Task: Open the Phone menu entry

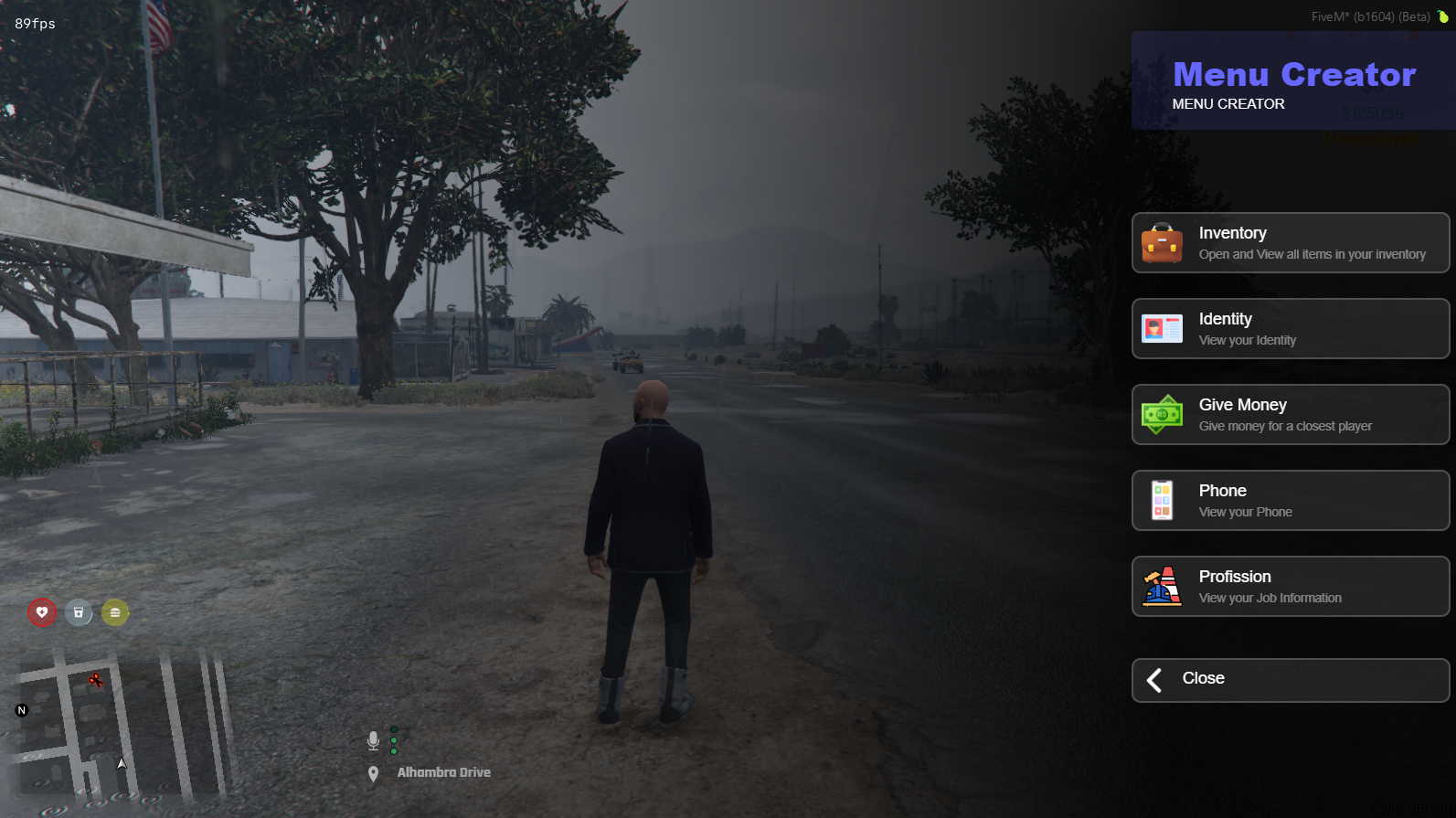Action: tap(1290, 501)
